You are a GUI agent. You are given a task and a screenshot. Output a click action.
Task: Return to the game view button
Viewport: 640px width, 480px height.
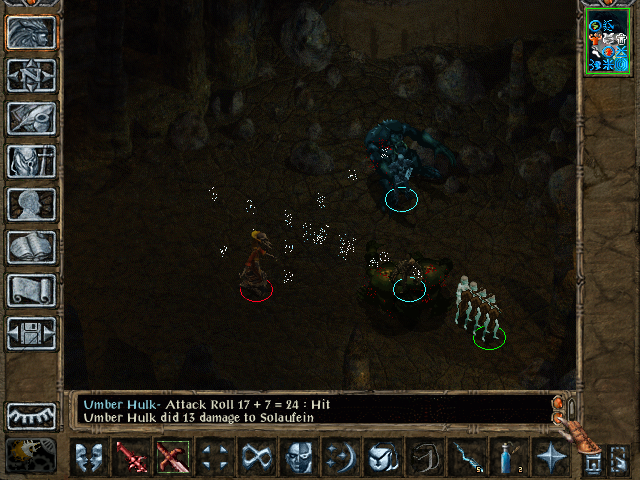coord(31,32)
